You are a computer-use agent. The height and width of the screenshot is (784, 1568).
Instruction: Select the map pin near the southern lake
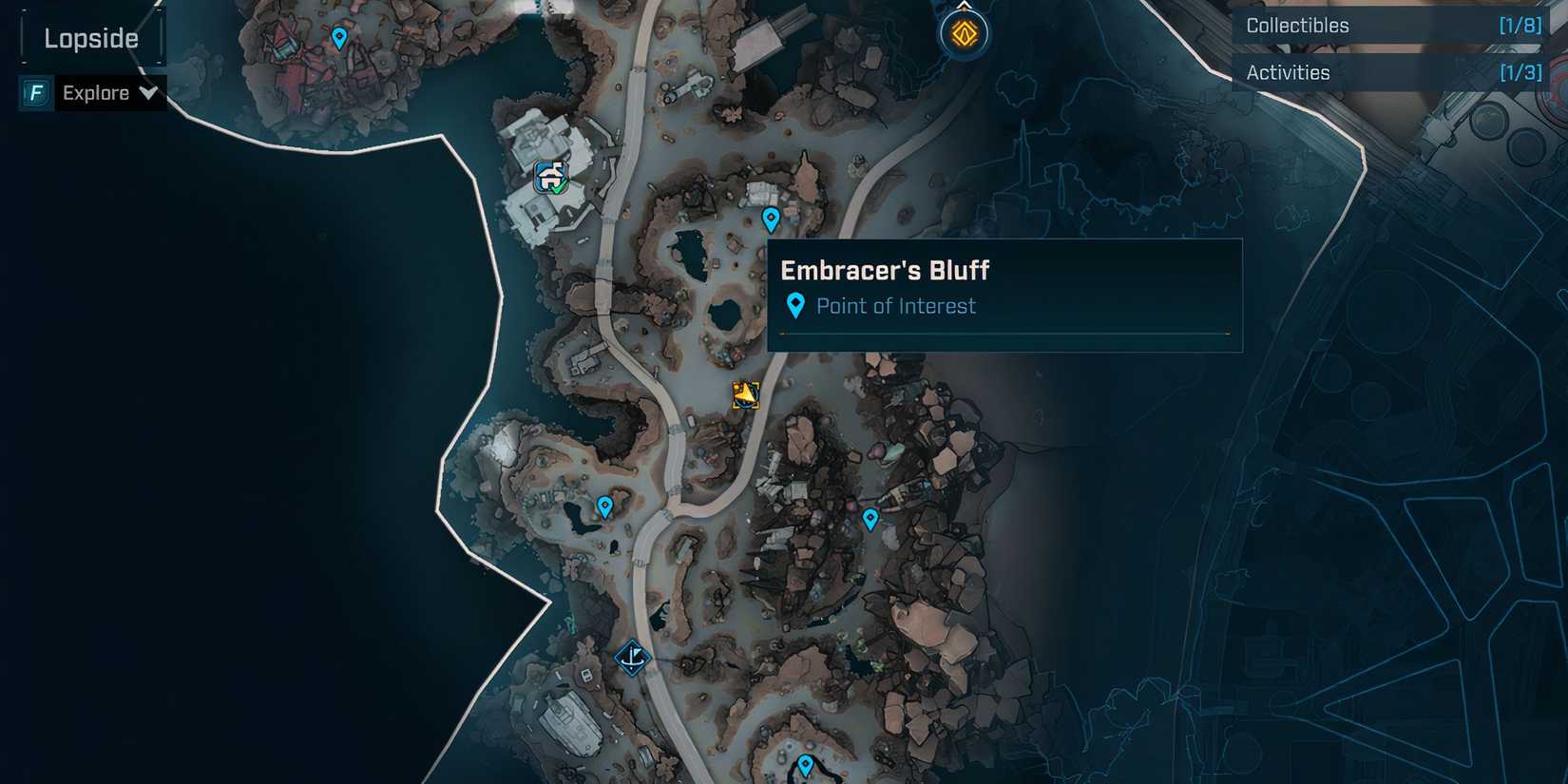[604, 507]
